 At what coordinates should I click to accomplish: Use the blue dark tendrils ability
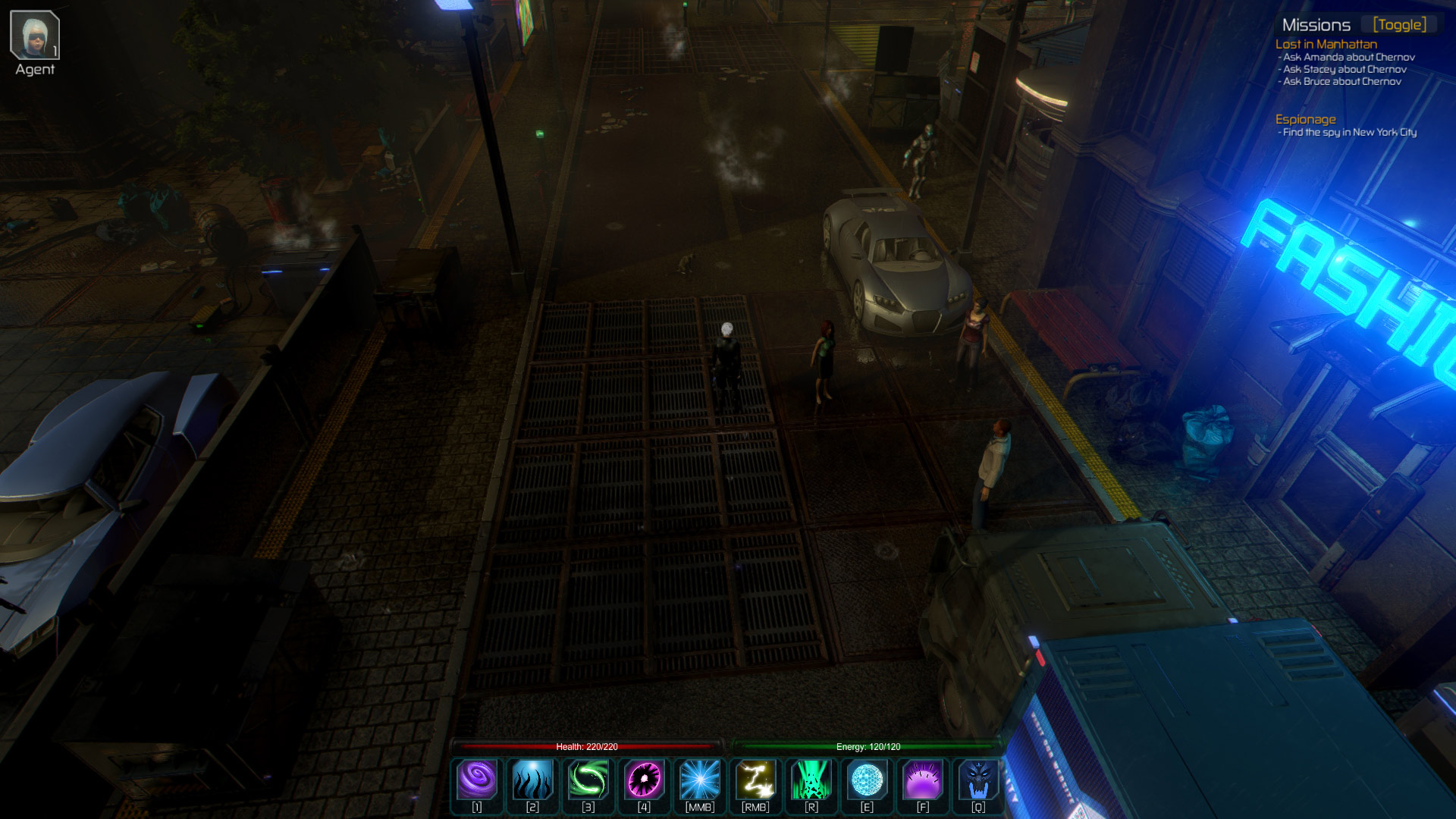(532, 780)
